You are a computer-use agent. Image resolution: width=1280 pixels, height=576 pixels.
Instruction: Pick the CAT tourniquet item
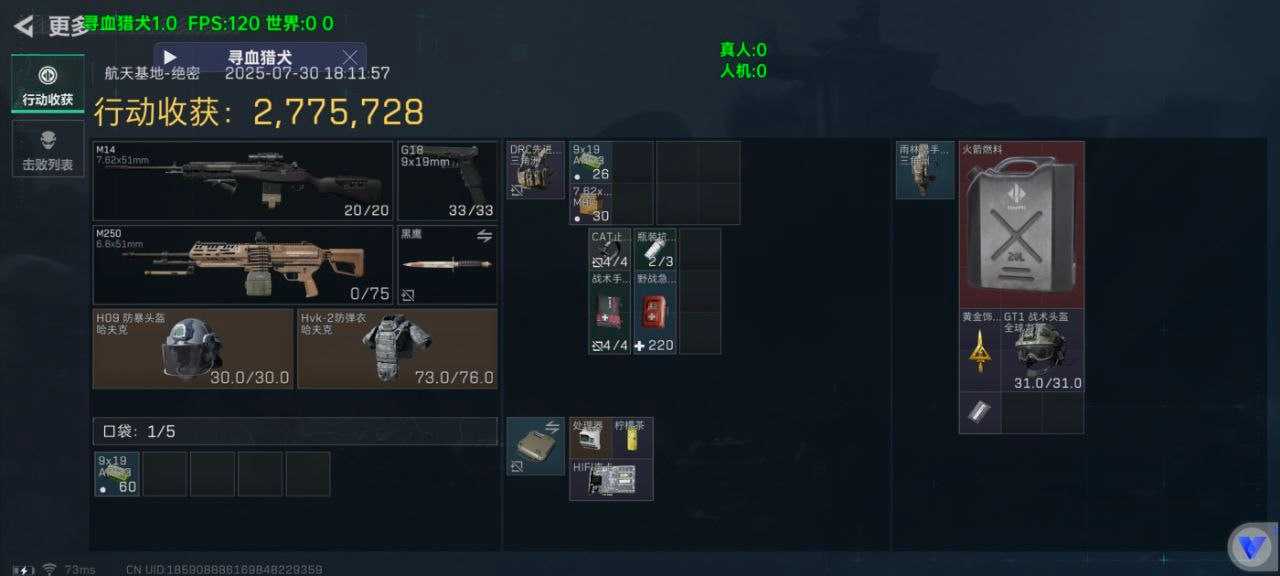609,249
